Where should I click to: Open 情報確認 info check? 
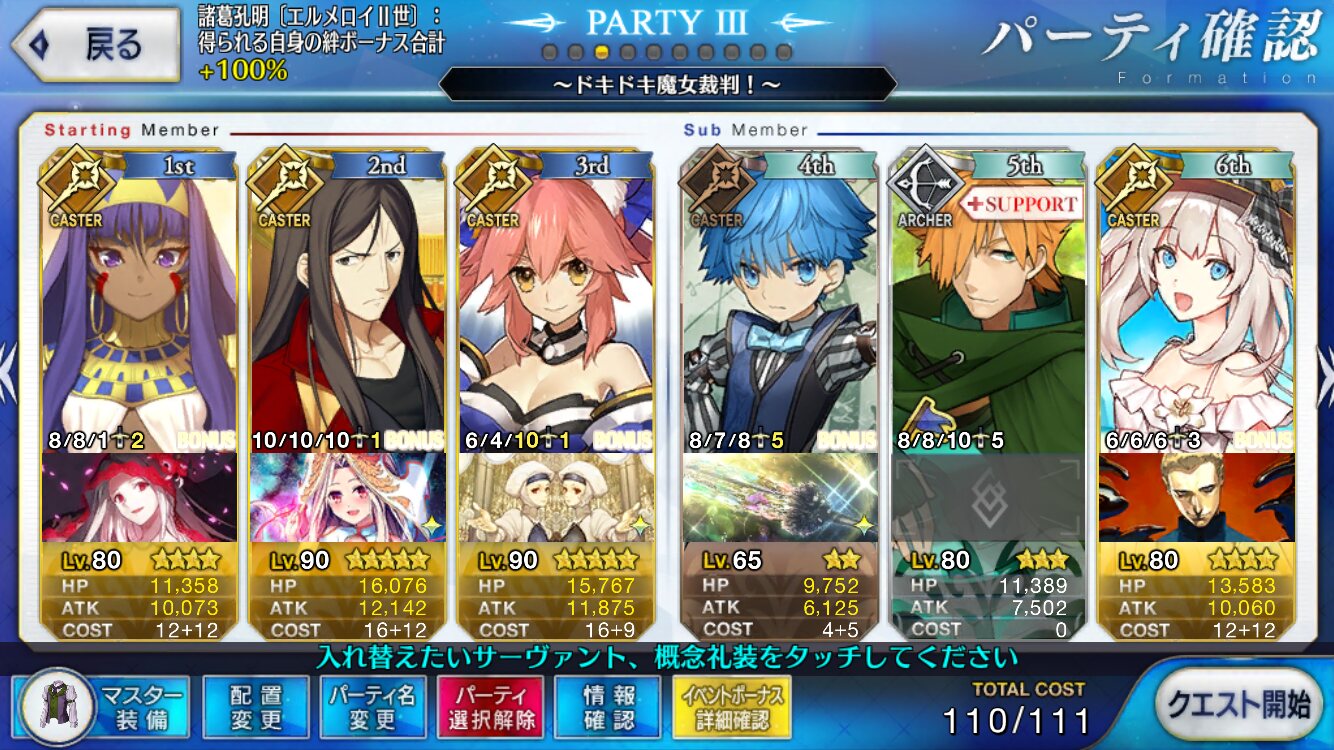pos(609,706)
